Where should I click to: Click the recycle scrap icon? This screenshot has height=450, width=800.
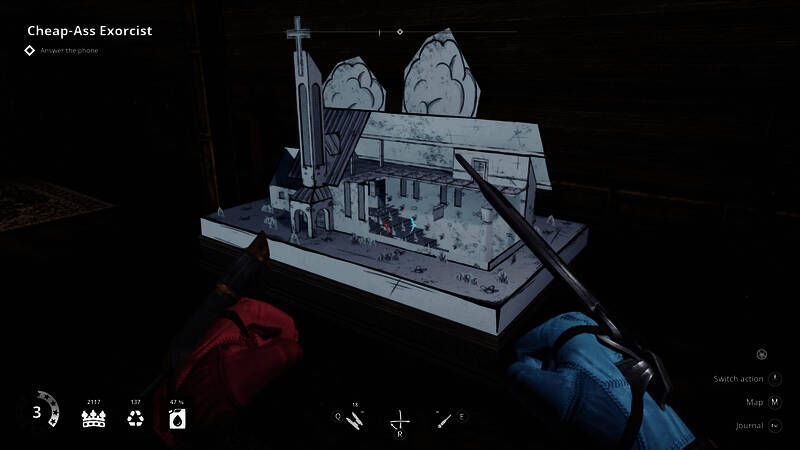click(136, 418)
